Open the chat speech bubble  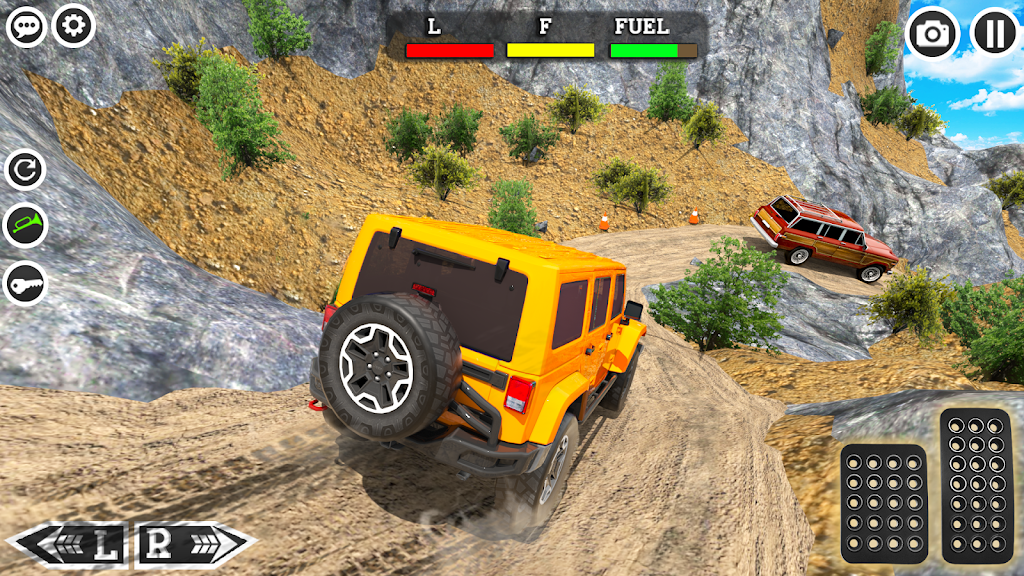coord(26,26)
